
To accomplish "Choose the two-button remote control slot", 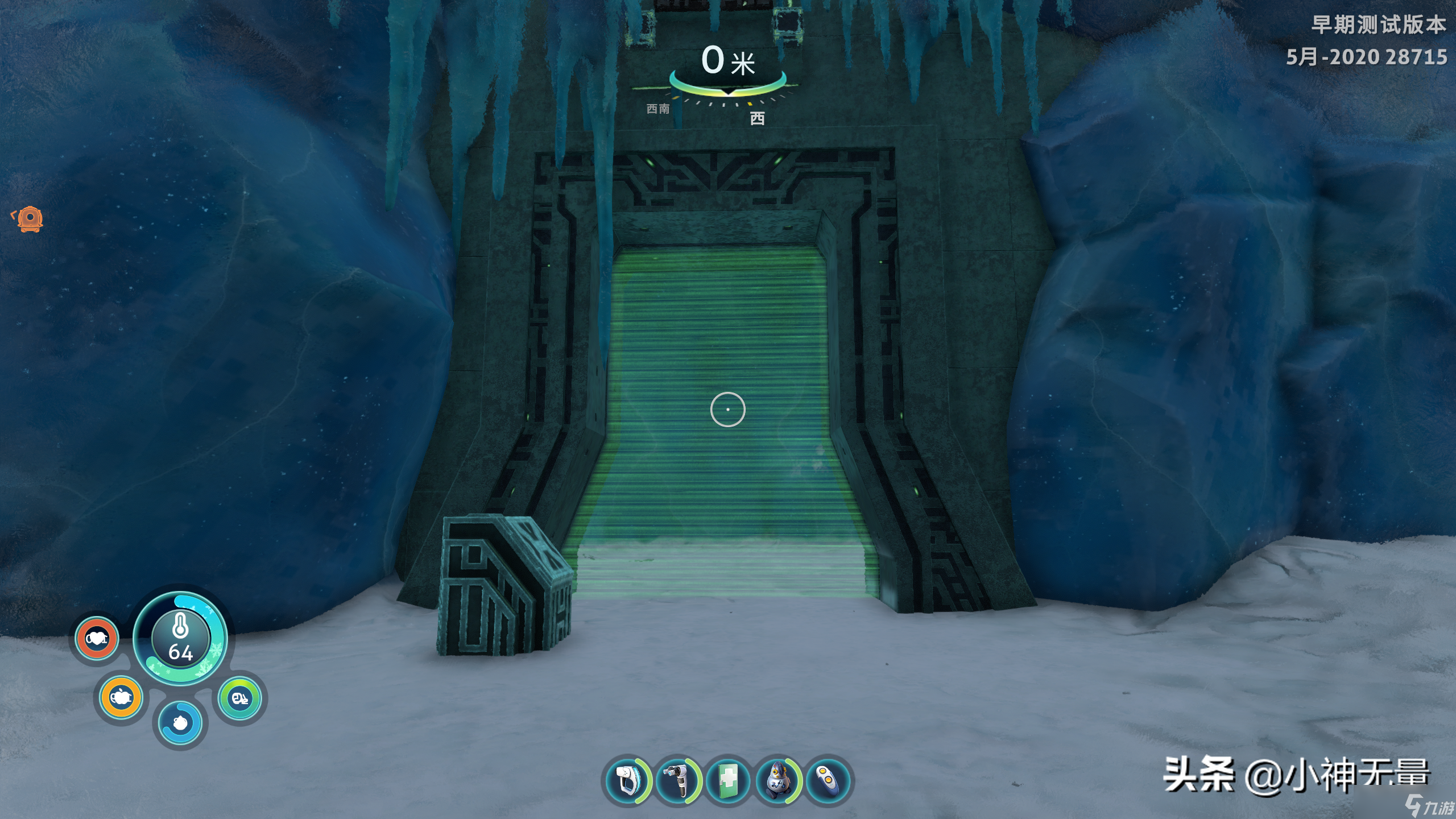I will pyautogui.click(x=828, y=780).
